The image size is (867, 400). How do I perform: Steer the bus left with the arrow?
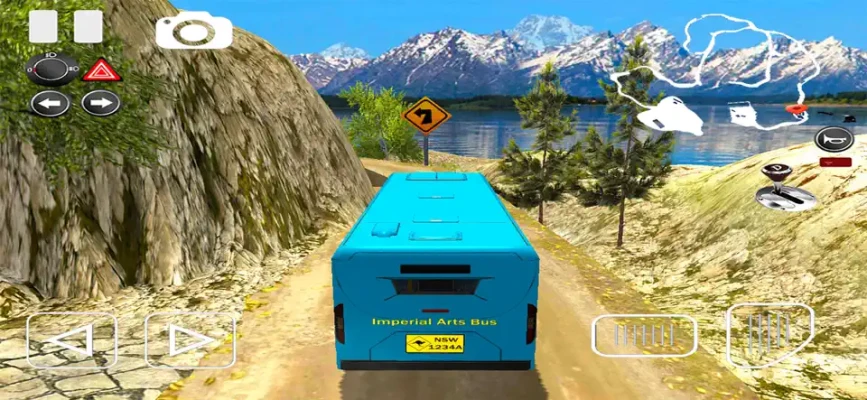71,340
